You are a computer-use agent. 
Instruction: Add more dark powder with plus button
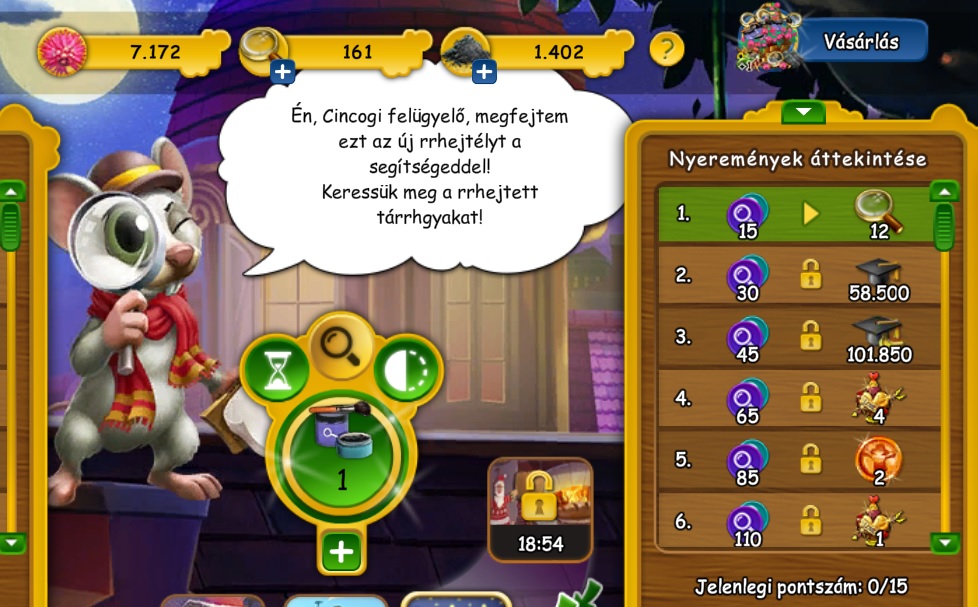coord(484,71)
